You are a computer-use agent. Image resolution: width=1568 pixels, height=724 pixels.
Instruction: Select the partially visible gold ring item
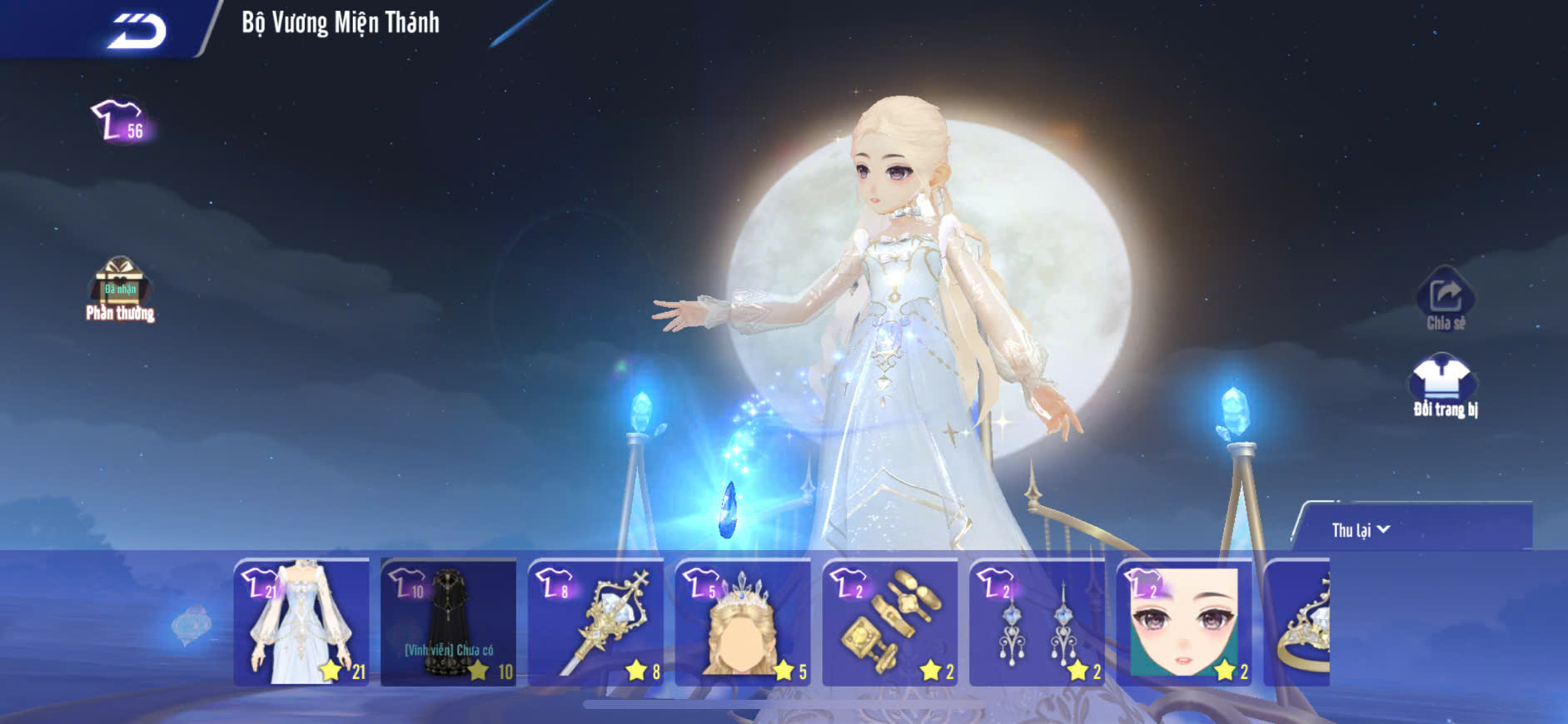pos(1299,622)
